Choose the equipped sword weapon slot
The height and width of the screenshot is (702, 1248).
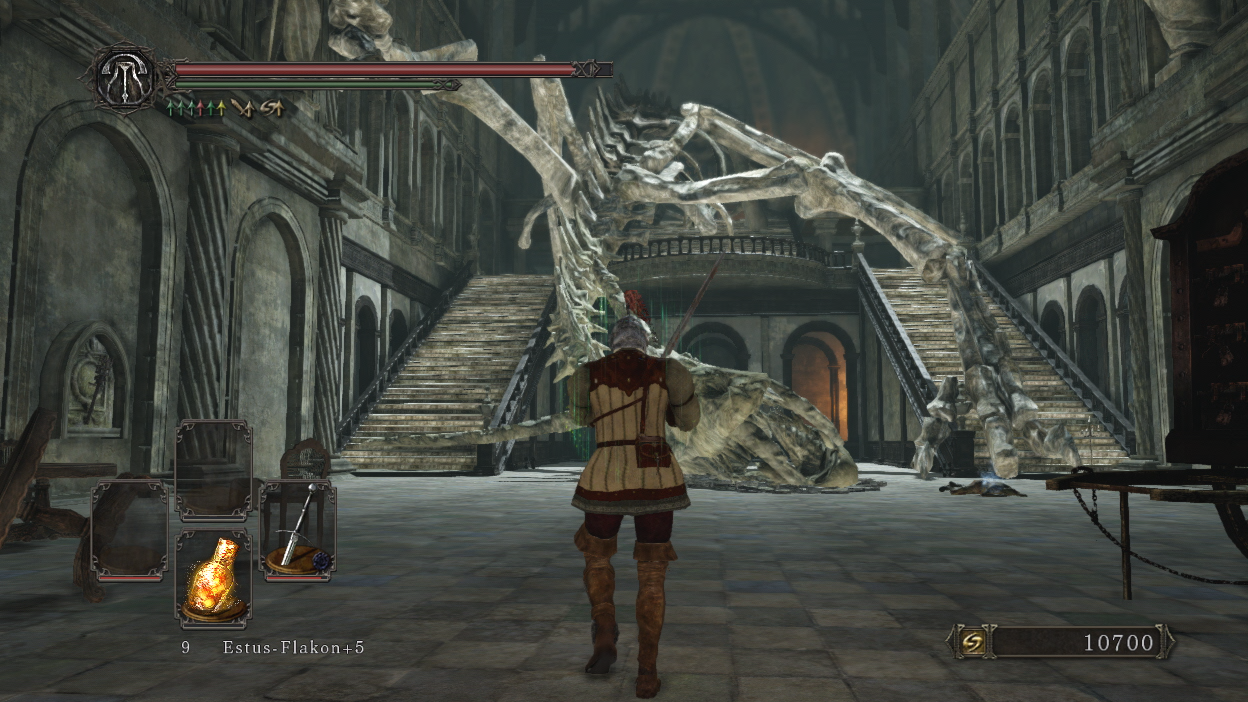[297, 531]
